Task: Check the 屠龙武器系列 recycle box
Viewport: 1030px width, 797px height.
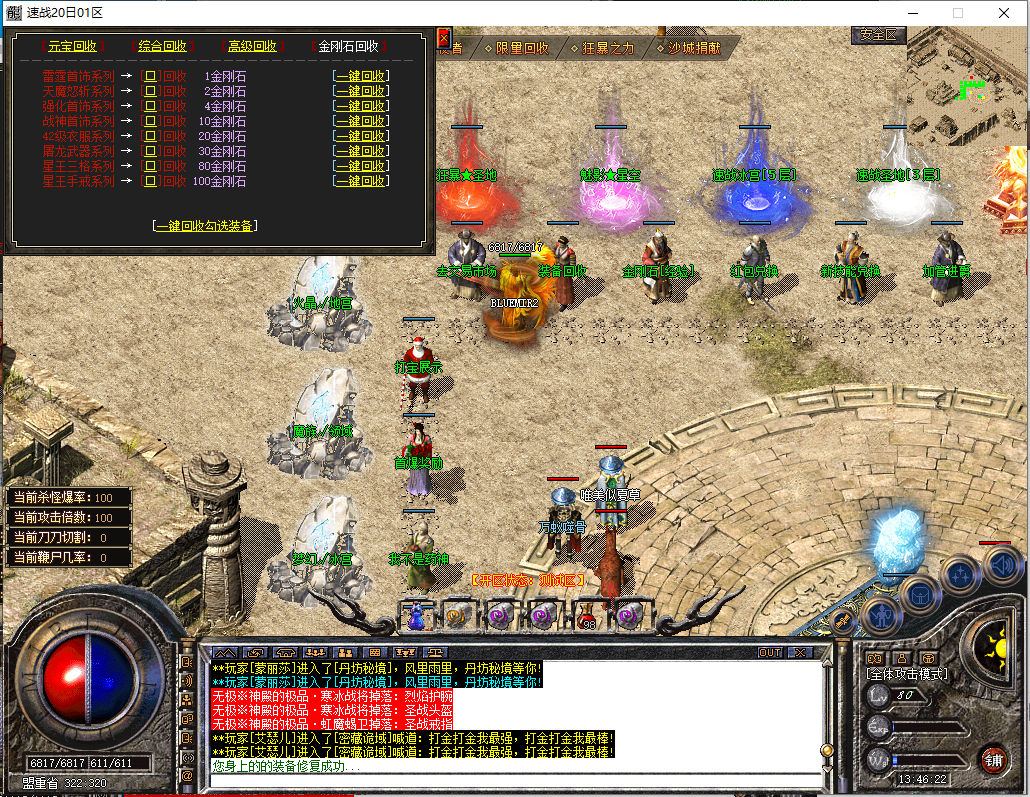Action: (151, 151)
